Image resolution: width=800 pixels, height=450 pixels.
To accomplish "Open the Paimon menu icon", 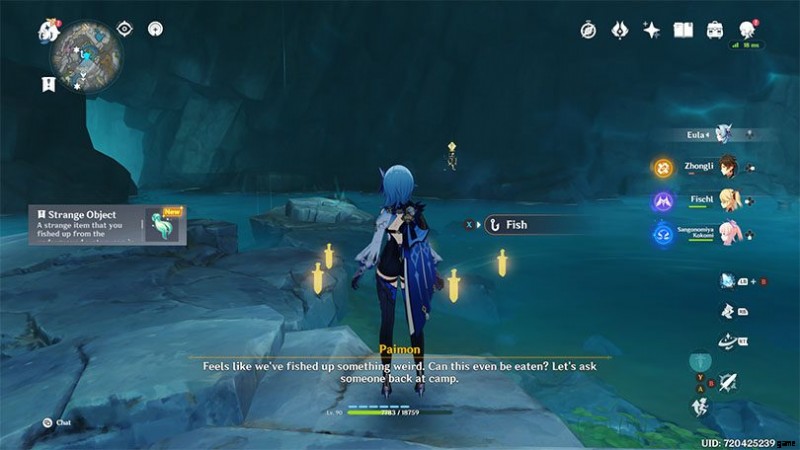I will coord(48,30).
